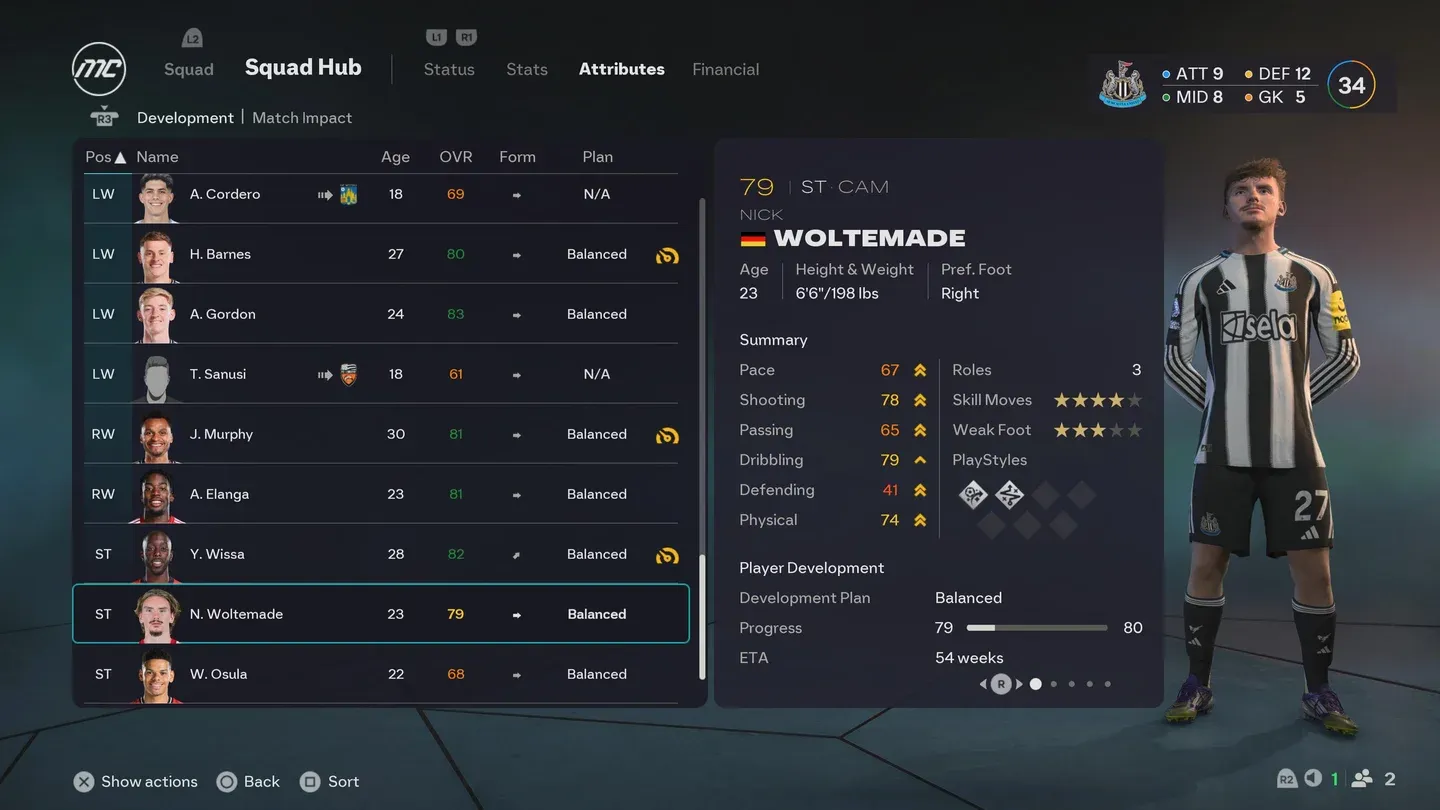Click the R2 controller prompt icon bottom right
1440x810 pixels.
pos(1287,778)
